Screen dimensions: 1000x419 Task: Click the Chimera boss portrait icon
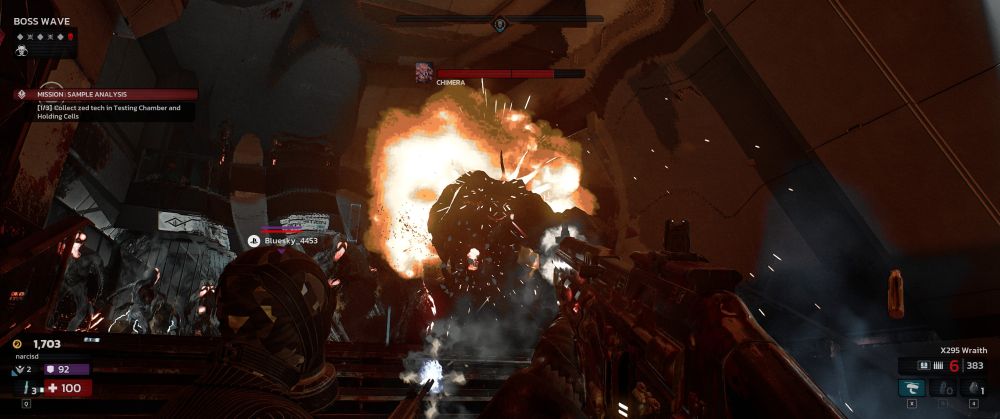[424, 72]
